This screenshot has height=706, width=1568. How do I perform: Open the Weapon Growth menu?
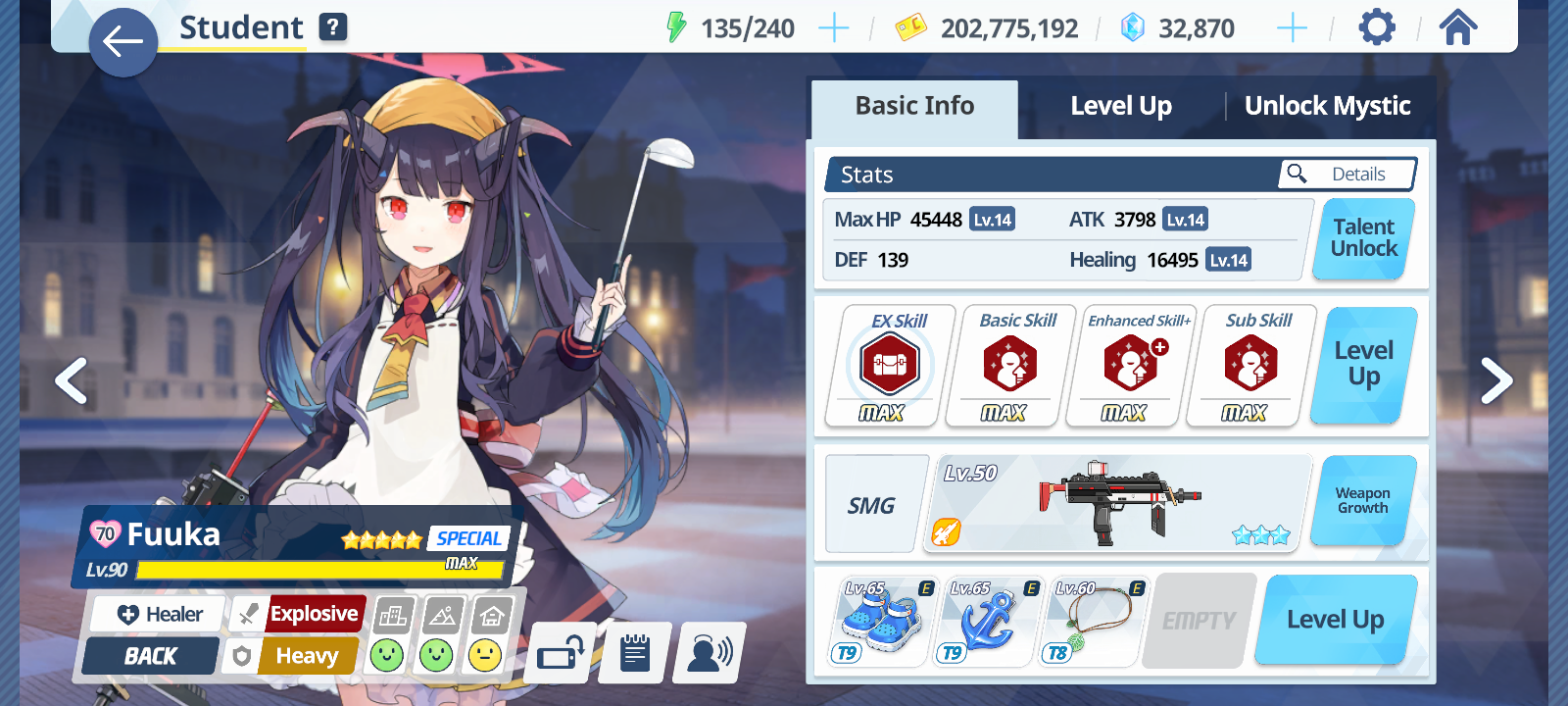1362,500
